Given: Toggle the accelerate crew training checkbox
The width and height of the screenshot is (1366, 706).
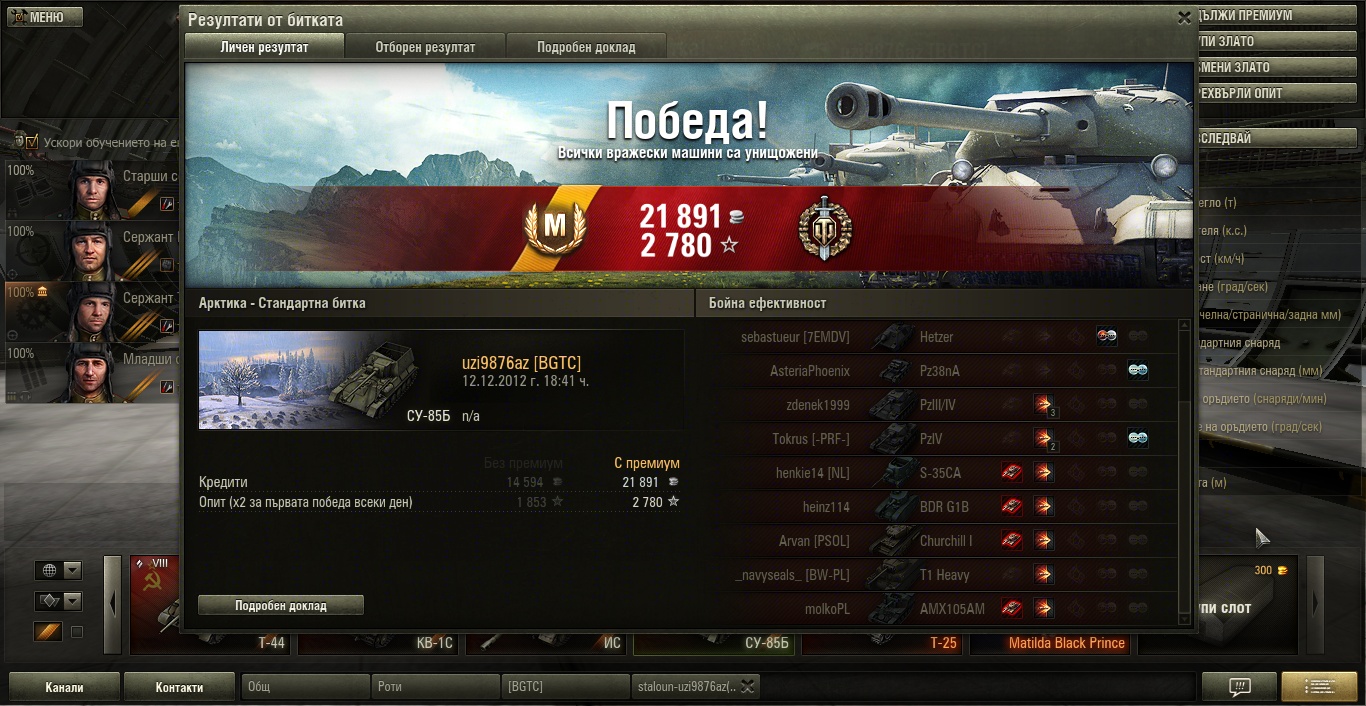Looking at the screenshot, I should pos(32,142).
